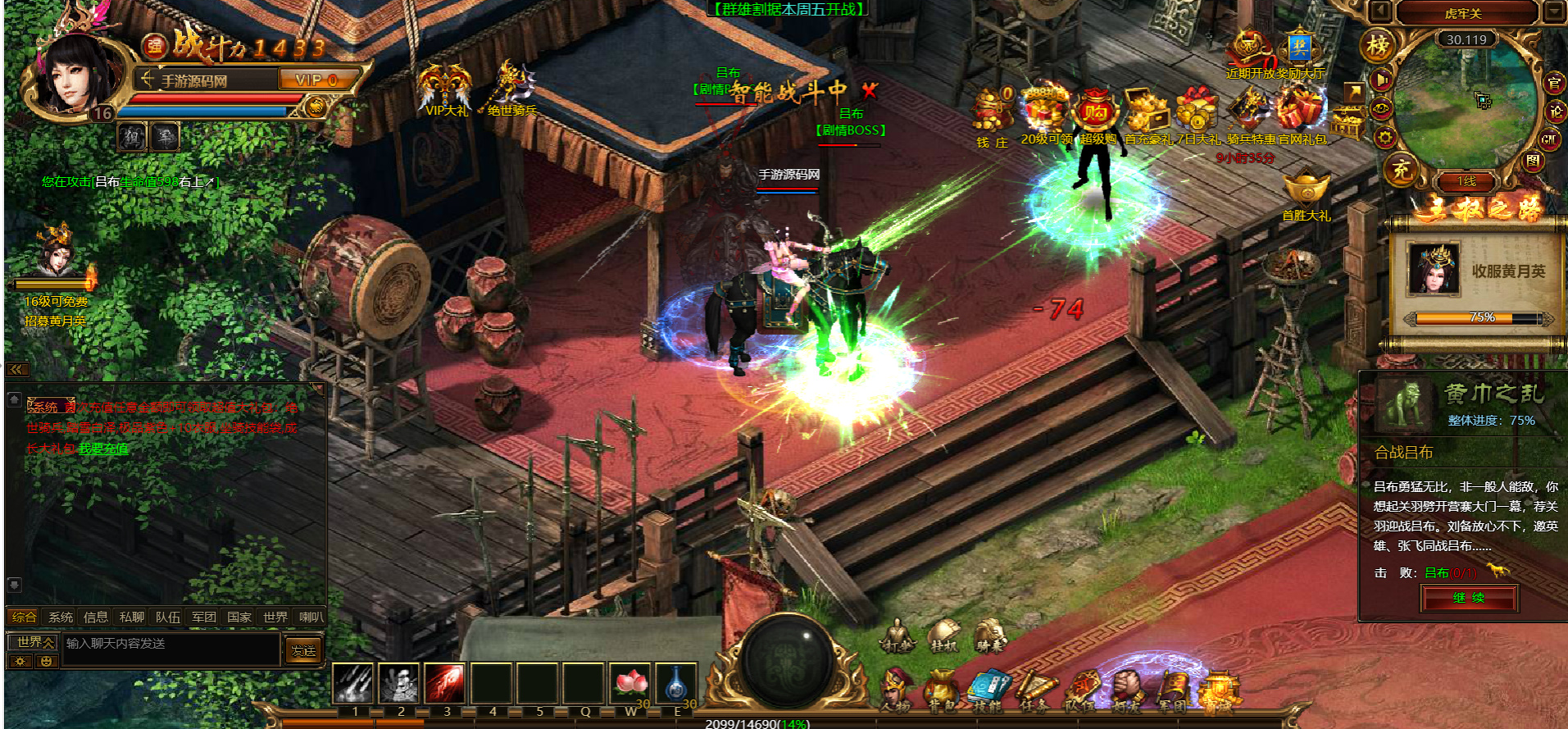Viewport: 1568px width, 729px height.
Task: Use the blue potion bottle in slot E
Action: tap(676, 684)
